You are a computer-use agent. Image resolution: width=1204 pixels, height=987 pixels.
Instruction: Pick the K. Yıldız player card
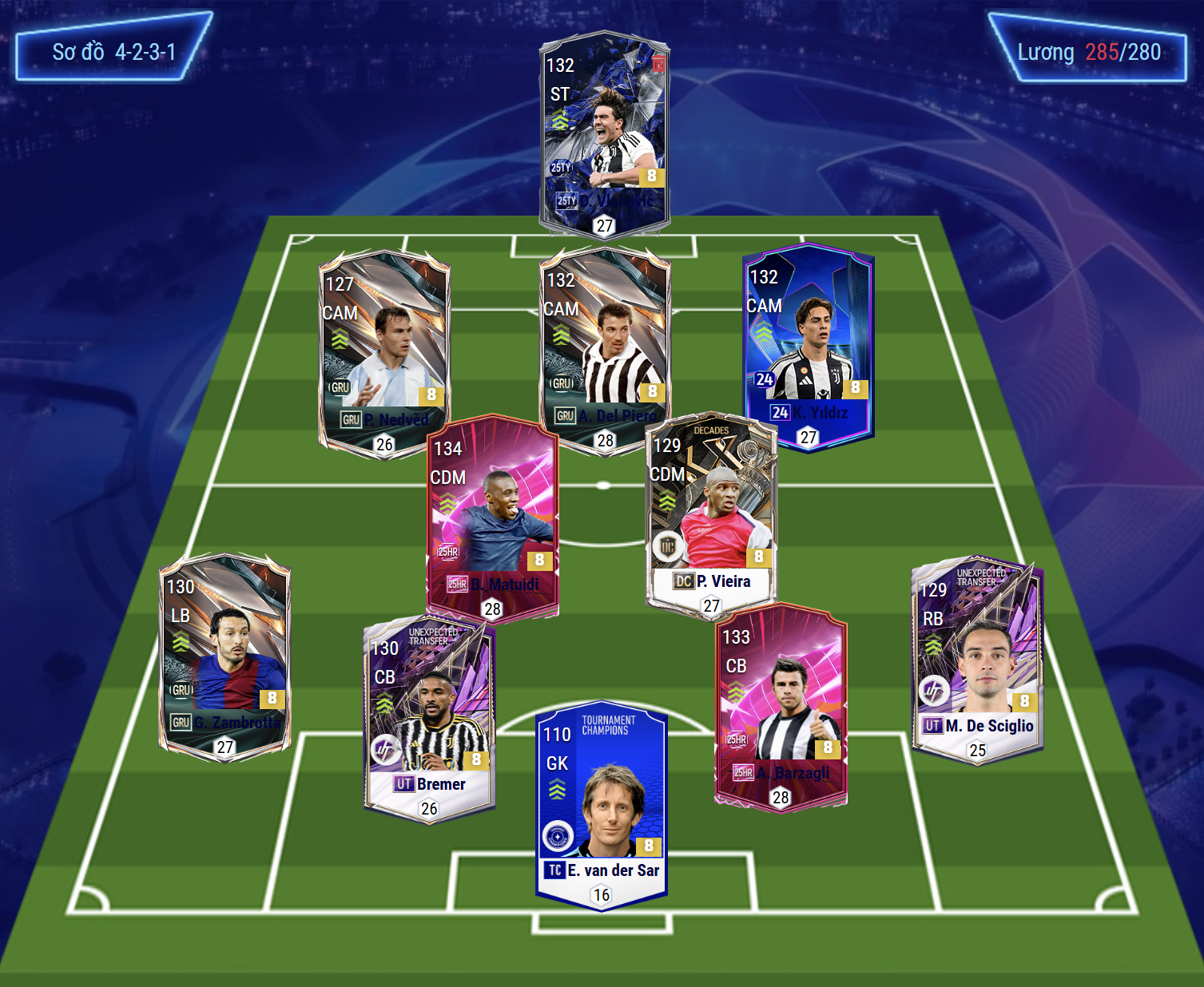tap(808, 343)
